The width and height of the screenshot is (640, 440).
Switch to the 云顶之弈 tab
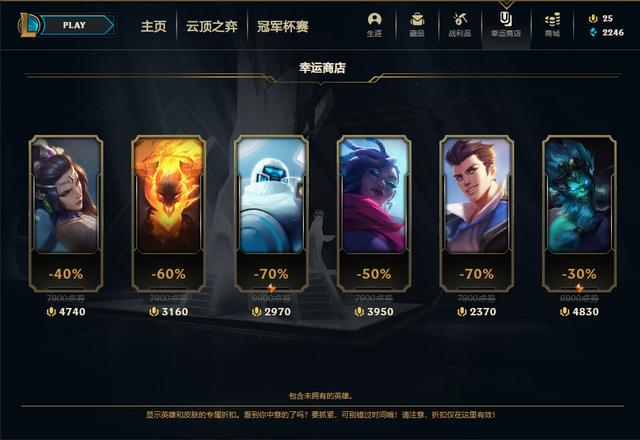[x=210, y=26]
